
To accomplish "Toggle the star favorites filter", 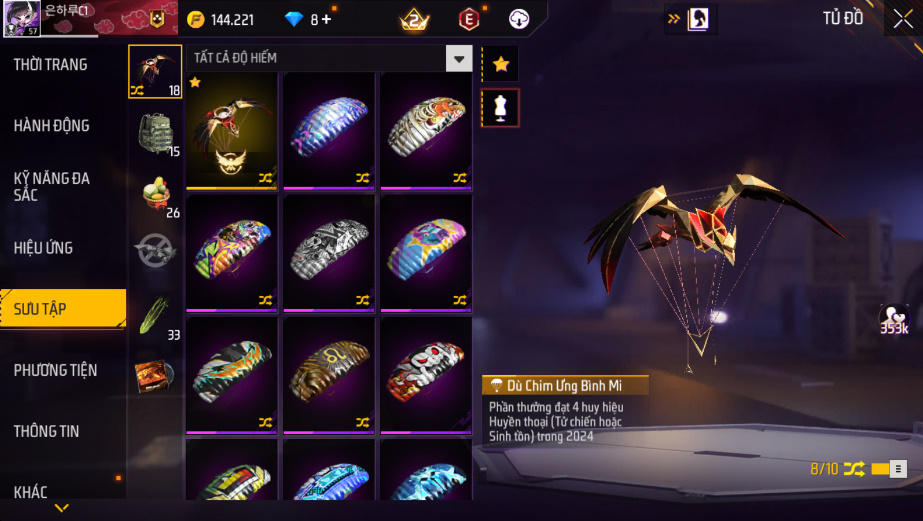I will (x=501, y=64).
